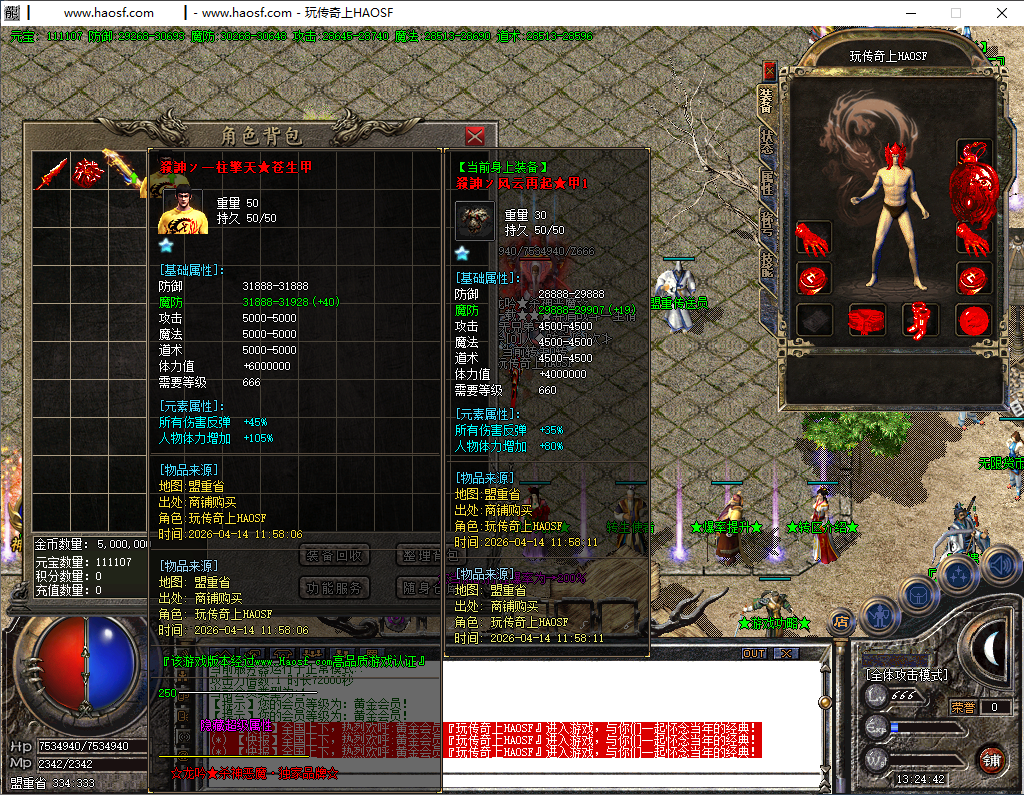Open 功能服务 in the bag window
1024x795 pixels.
coord(334,588)
